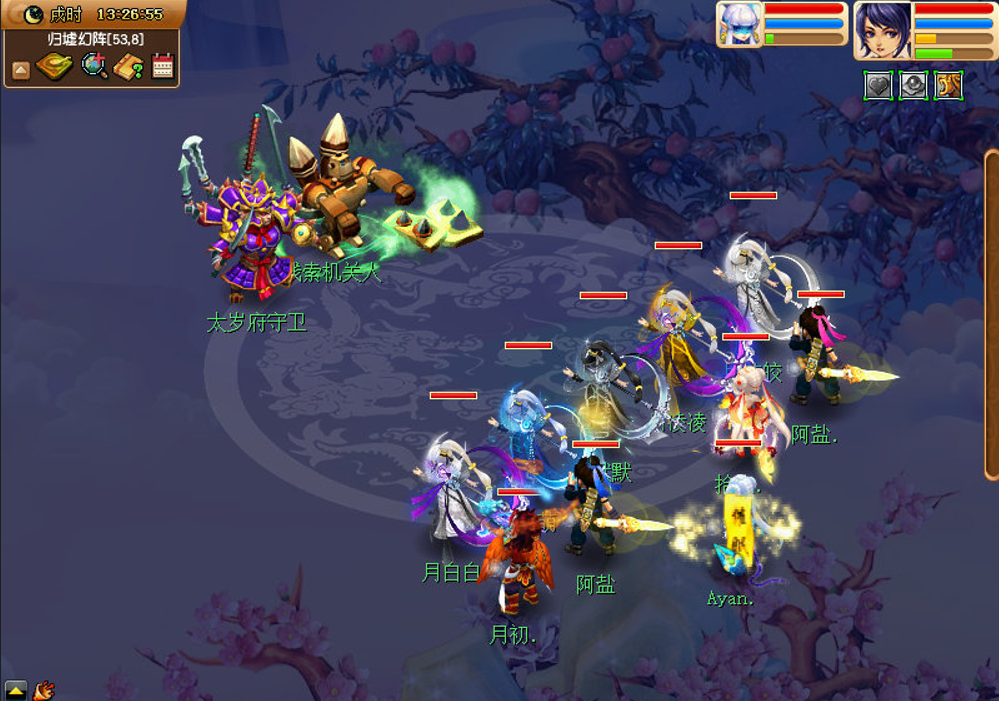
Task: Expand the chat panel with yellow arrow
Action: pyautogui.click(x=16, y=689)
